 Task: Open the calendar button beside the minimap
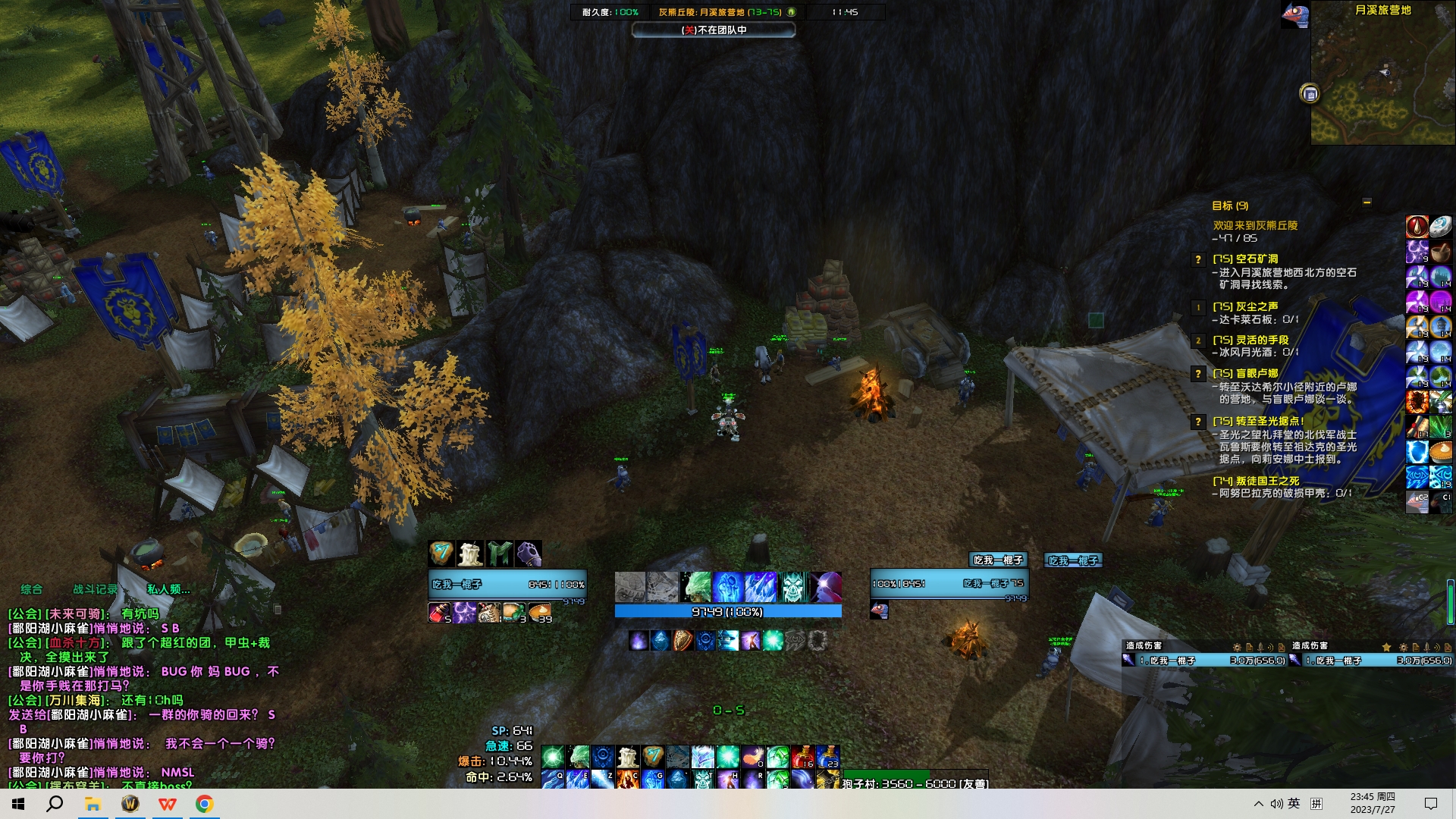point(1310,94)
